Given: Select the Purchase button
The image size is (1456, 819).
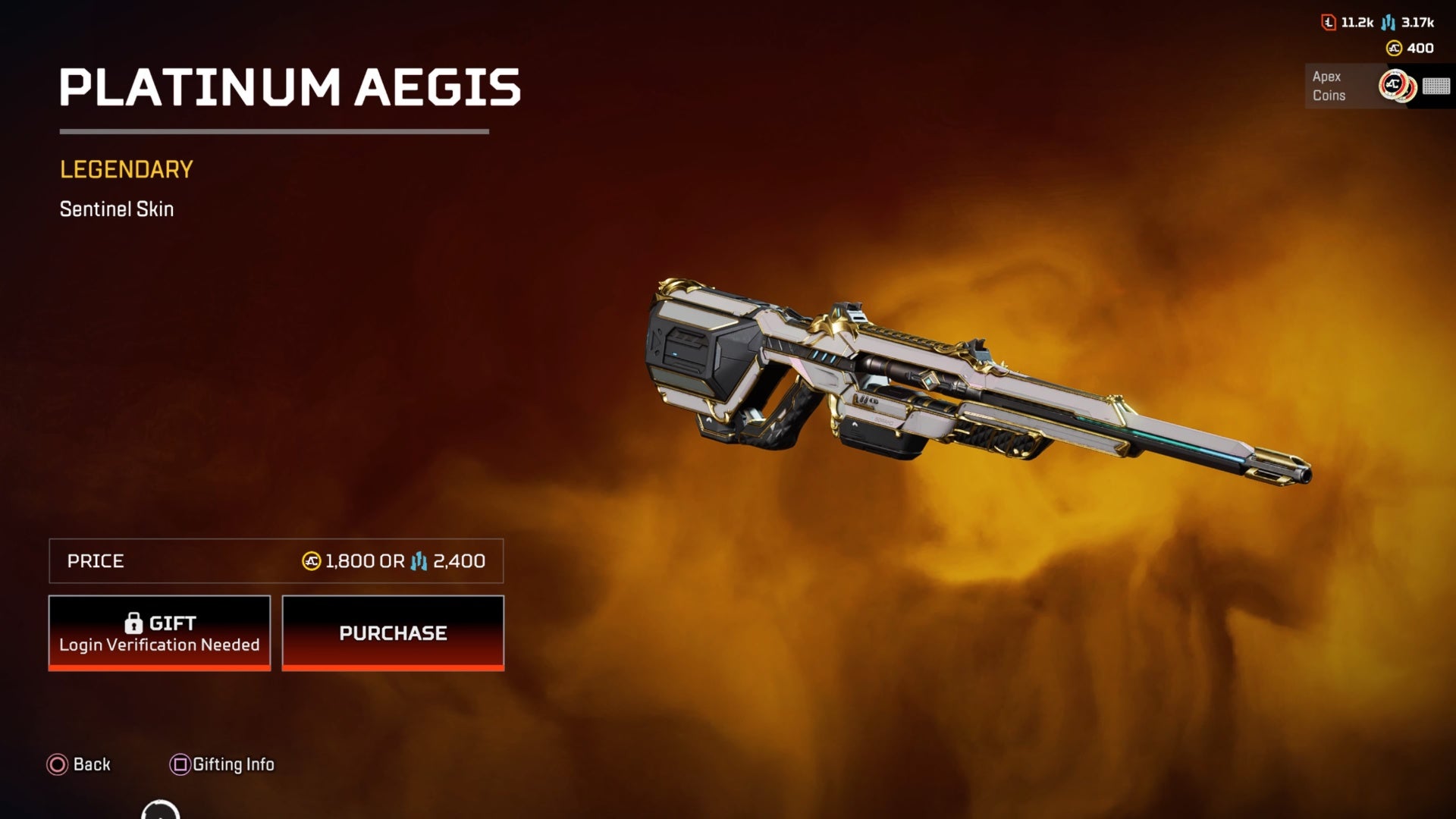Looking at the screenshot, I should [x=392, y=632].
